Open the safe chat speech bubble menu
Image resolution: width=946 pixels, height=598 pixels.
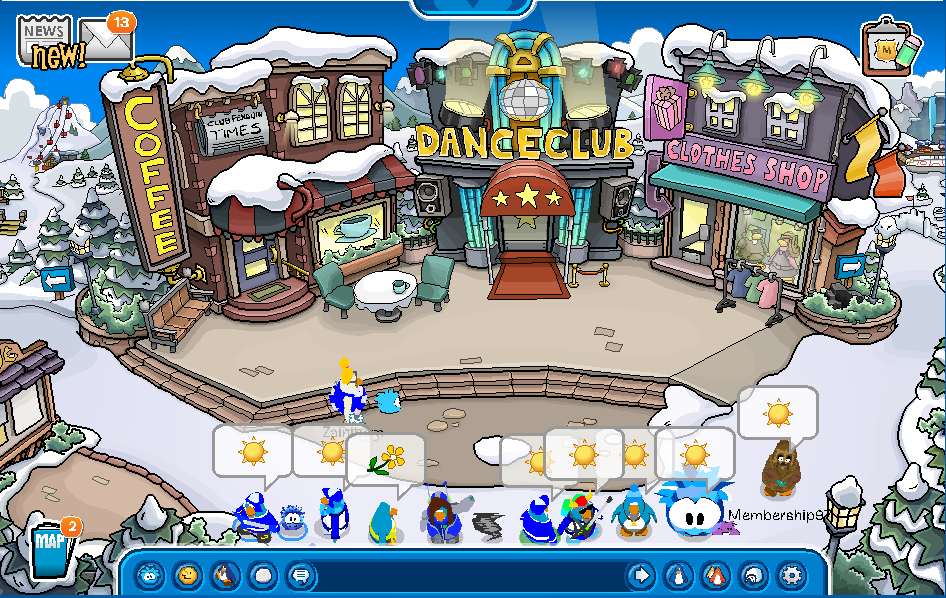point(299,575)
